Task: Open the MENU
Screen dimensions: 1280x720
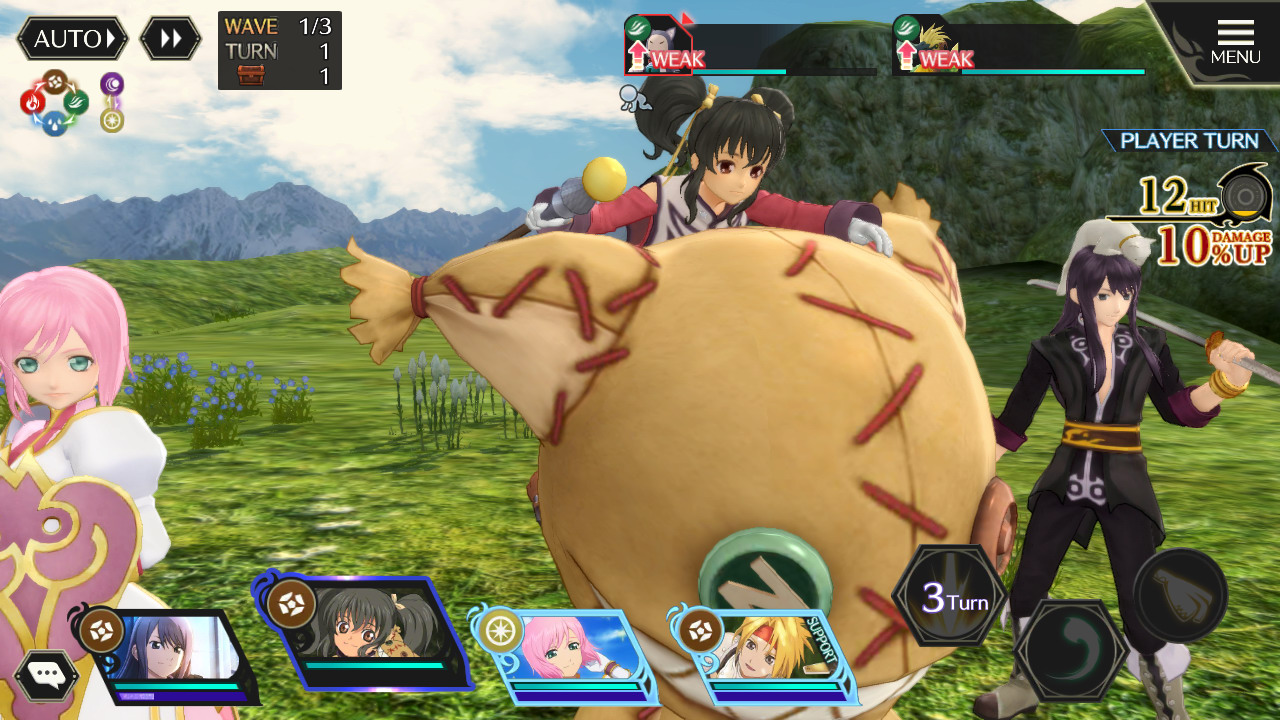Action: point(1235,43)
